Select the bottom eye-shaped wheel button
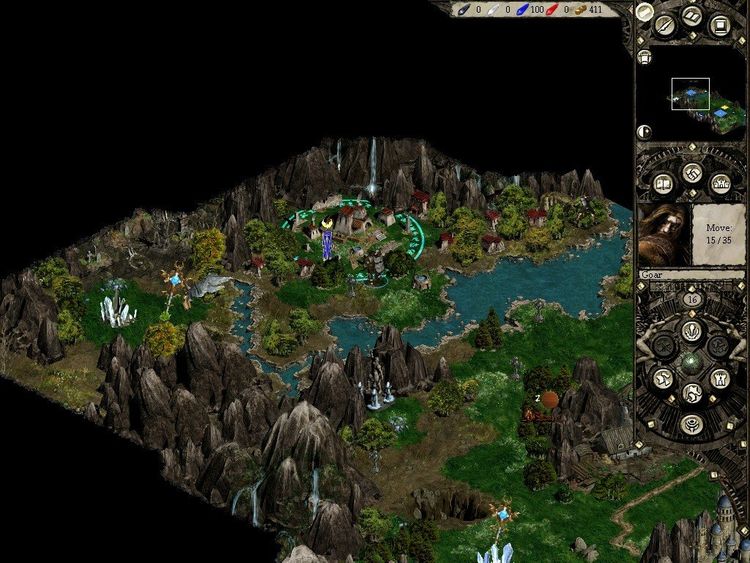 pos(690,424)
